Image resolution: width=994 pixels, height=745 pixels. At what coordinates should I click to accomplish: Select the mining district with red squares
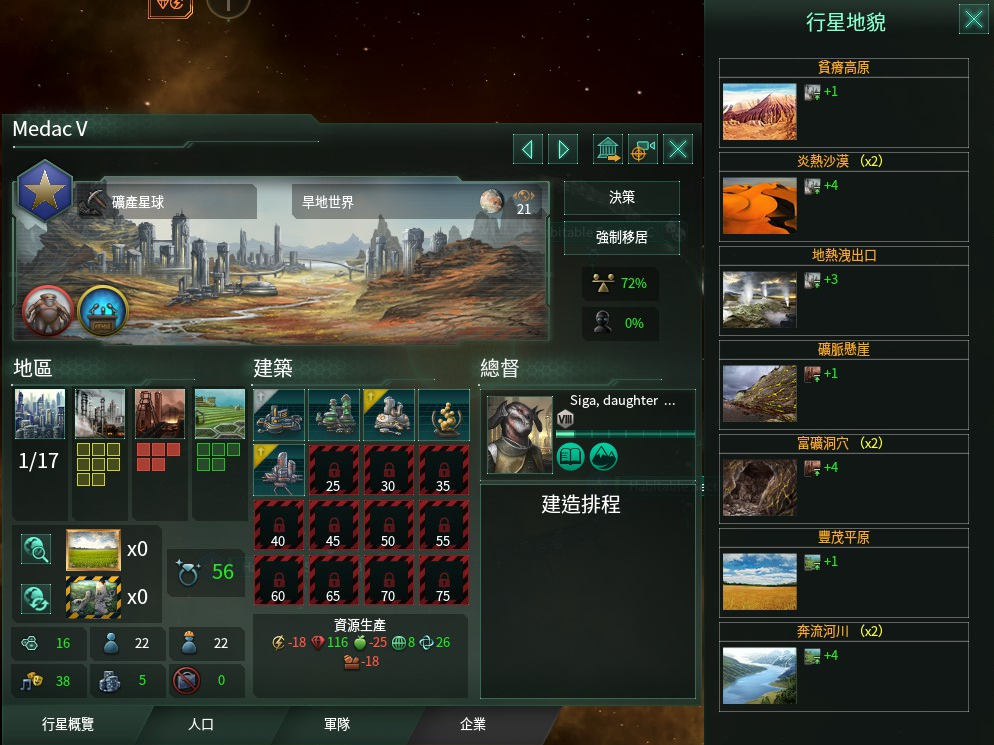160,414
